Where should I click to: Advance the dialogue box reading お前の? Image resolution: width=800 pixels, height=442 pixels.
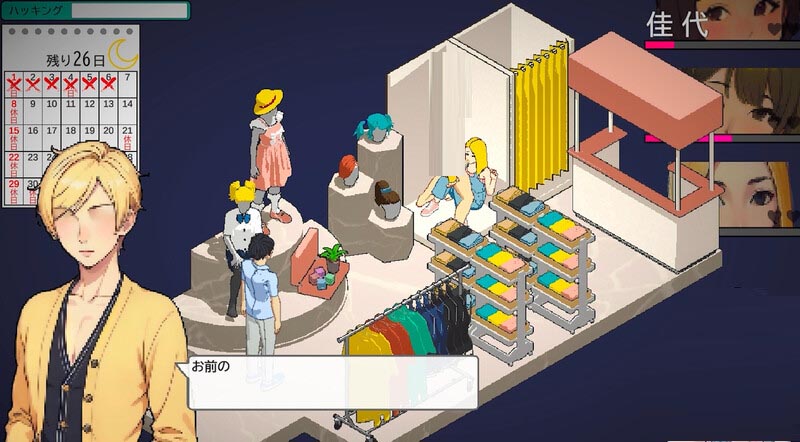pos(328,381)
